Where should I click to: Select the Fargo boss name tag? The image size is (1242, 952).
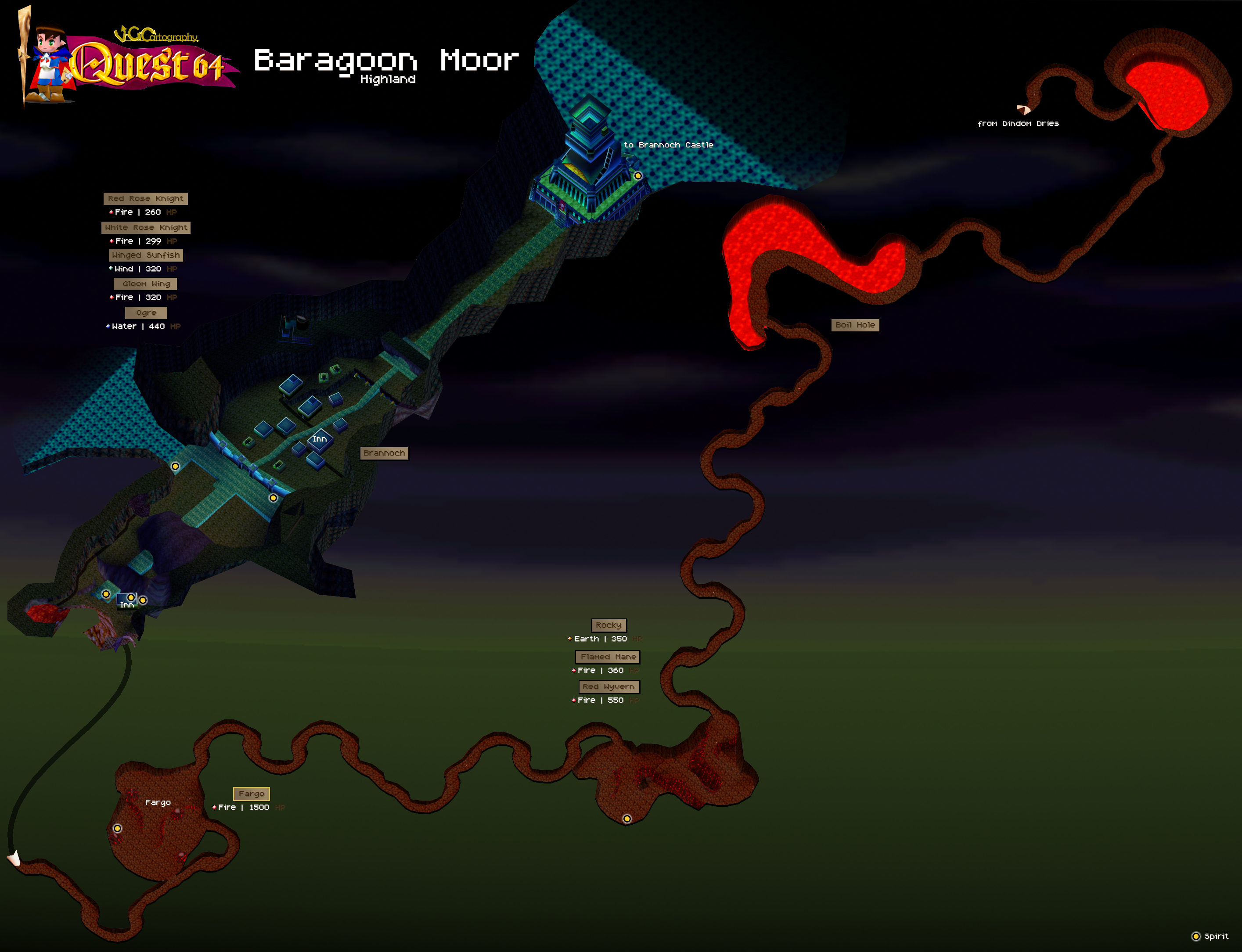coord(251,794)
